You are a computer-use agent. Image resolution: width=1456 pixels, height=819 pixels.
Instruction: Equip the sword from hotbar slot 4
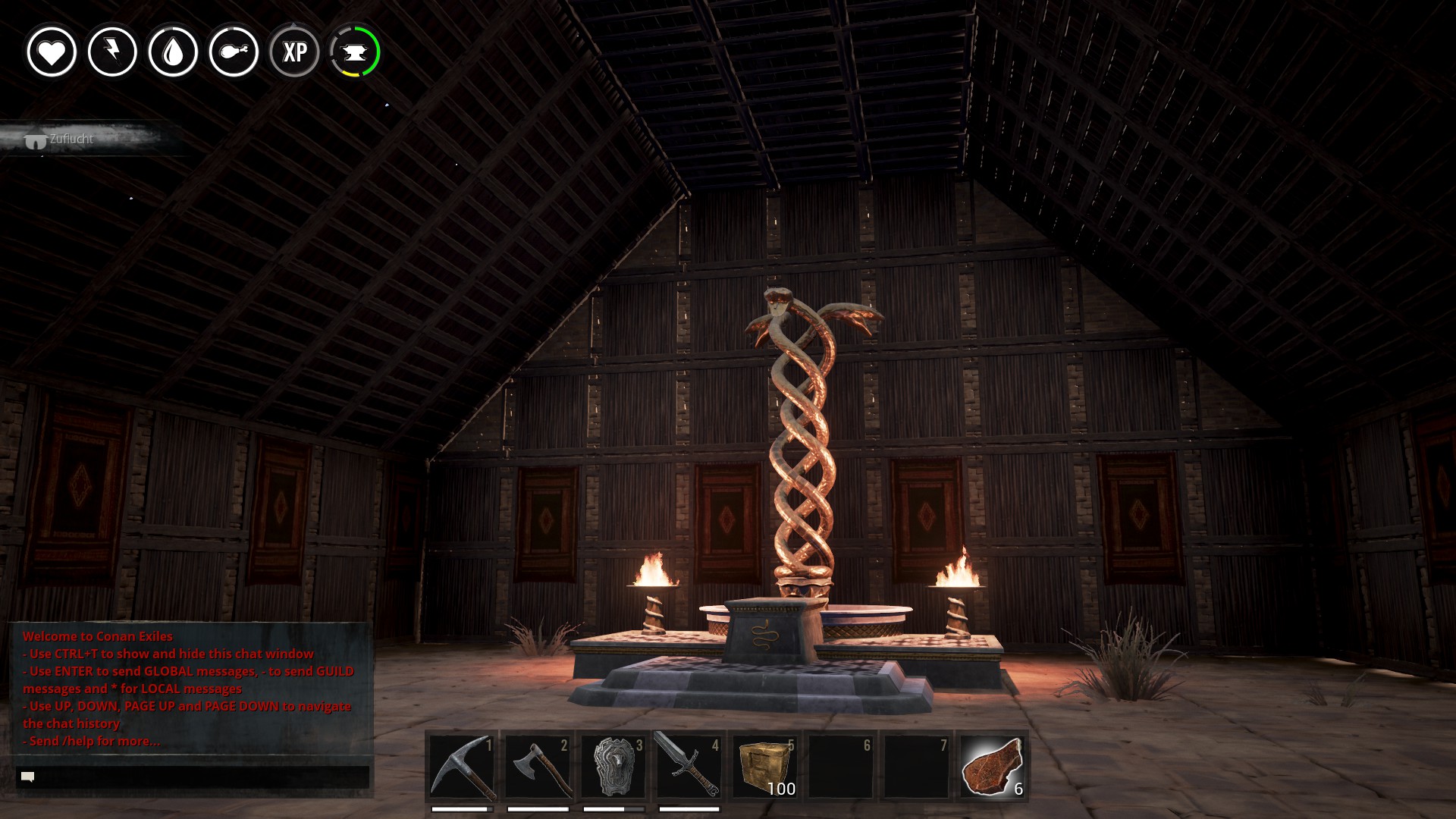(x=689, y=767)
